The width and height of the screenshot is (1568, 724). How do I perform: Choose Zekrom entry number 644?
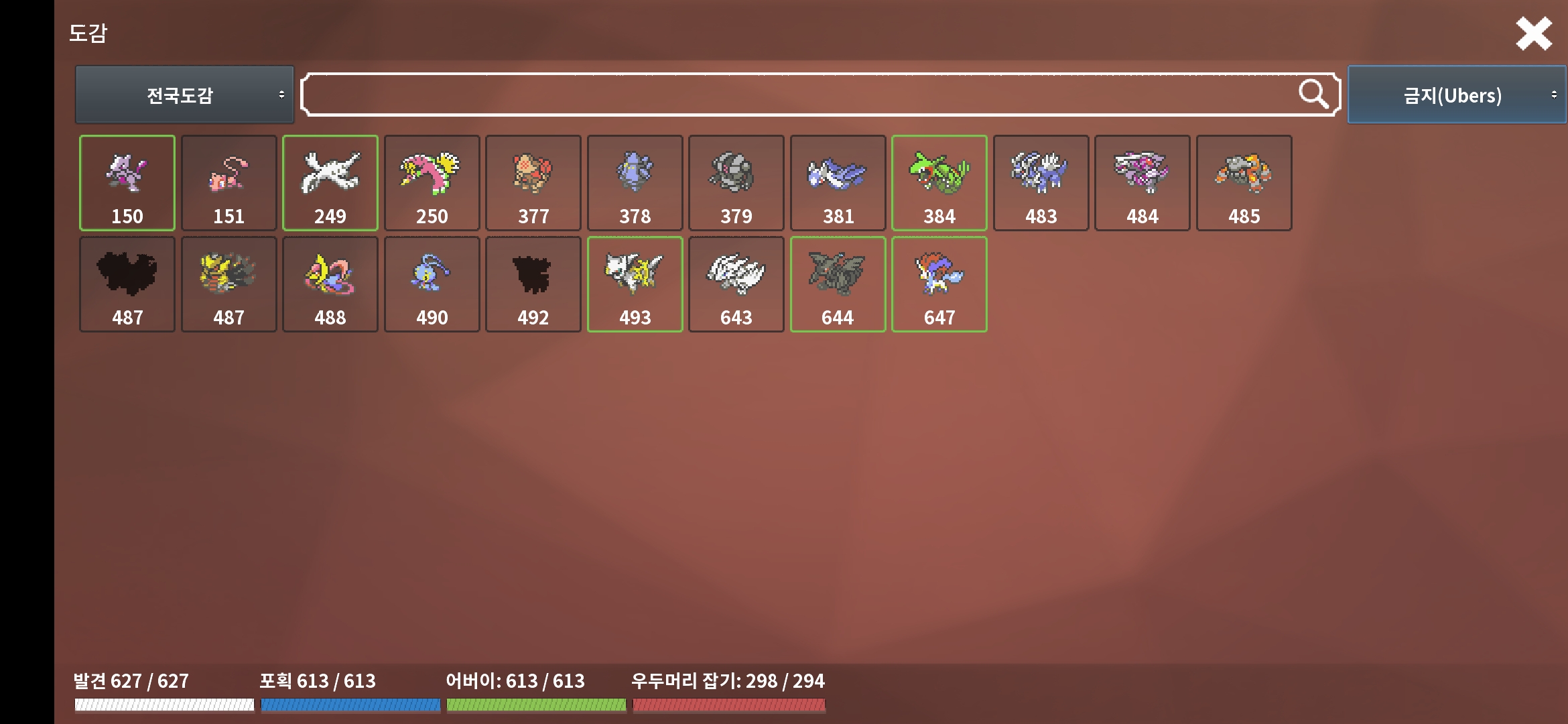click(838, 284)
